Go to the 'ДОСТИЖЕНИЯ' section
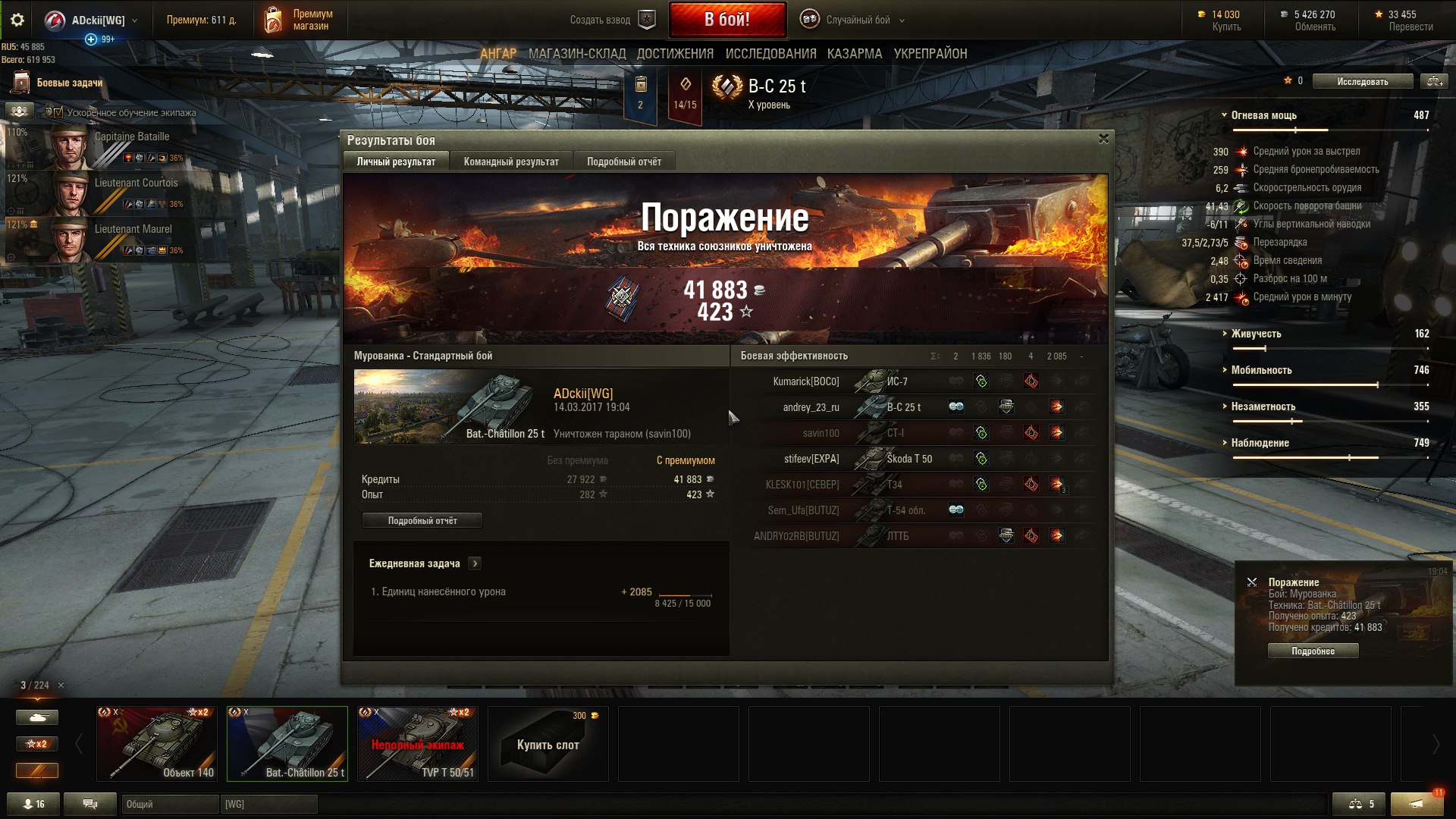The width and height of the screenshot is (1456, 819). pos(675,54)
